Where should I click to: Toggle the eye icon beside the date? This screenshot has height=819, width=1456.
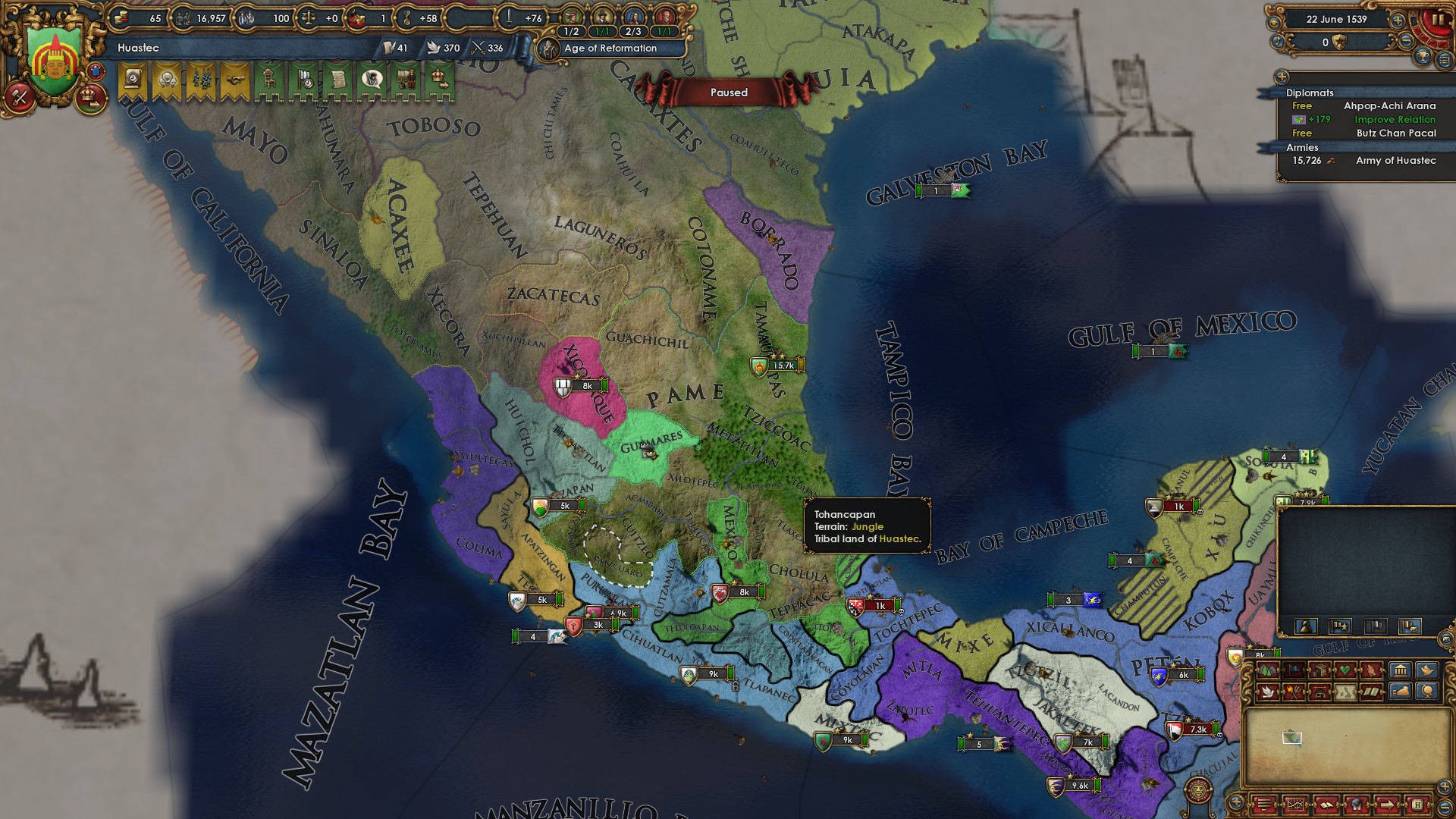pyautogui.click(x=1275, y=22)
